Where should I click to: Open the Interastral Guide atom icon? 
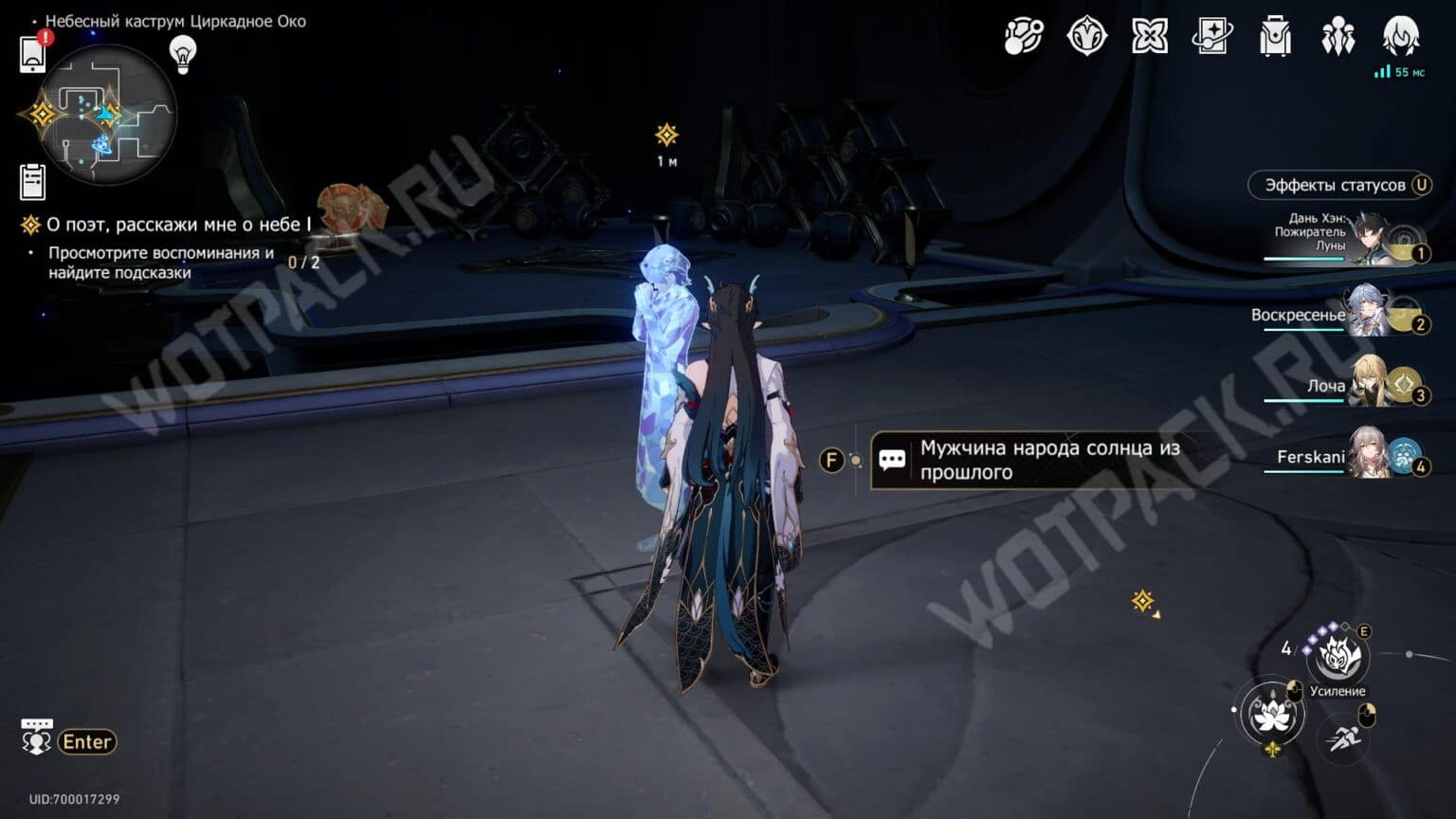click(x=1022, y=38)
